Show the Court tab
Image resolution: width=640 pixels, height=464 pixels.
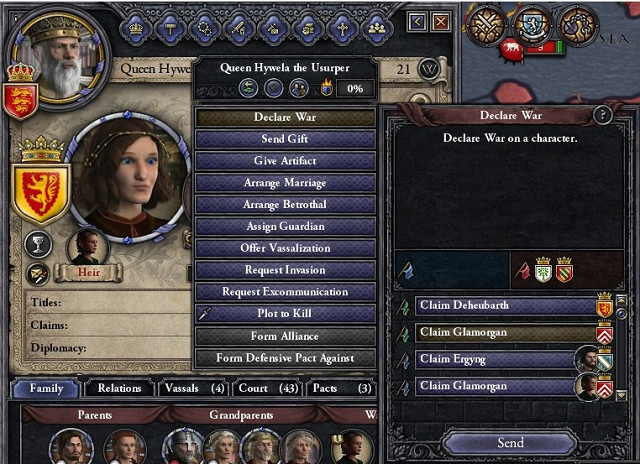pyautogui.click(x=266, y=388)
